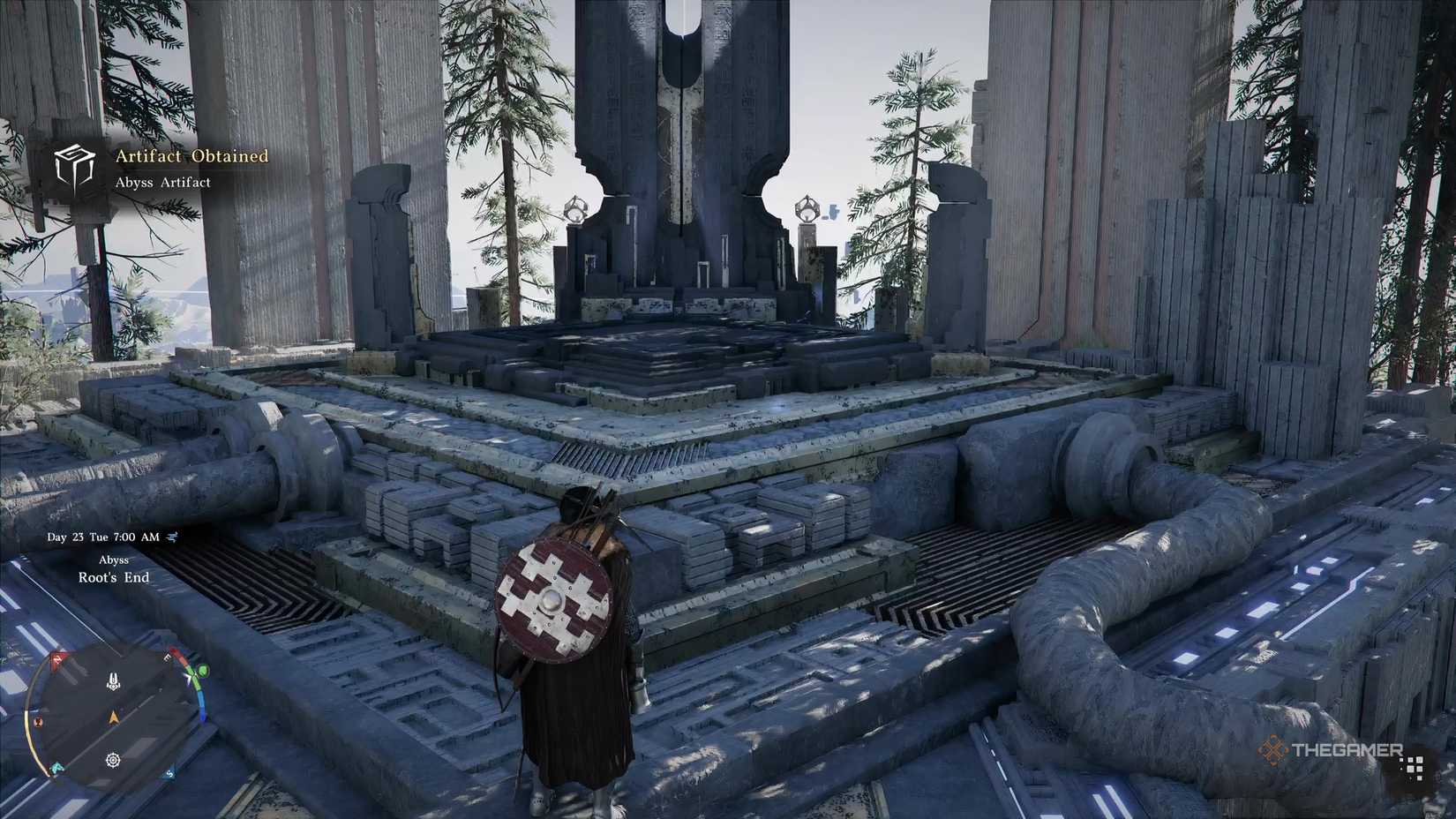Screen dimensions: 1456x819
Task: Select the helmet marker at minimap center
Action: 112,680
